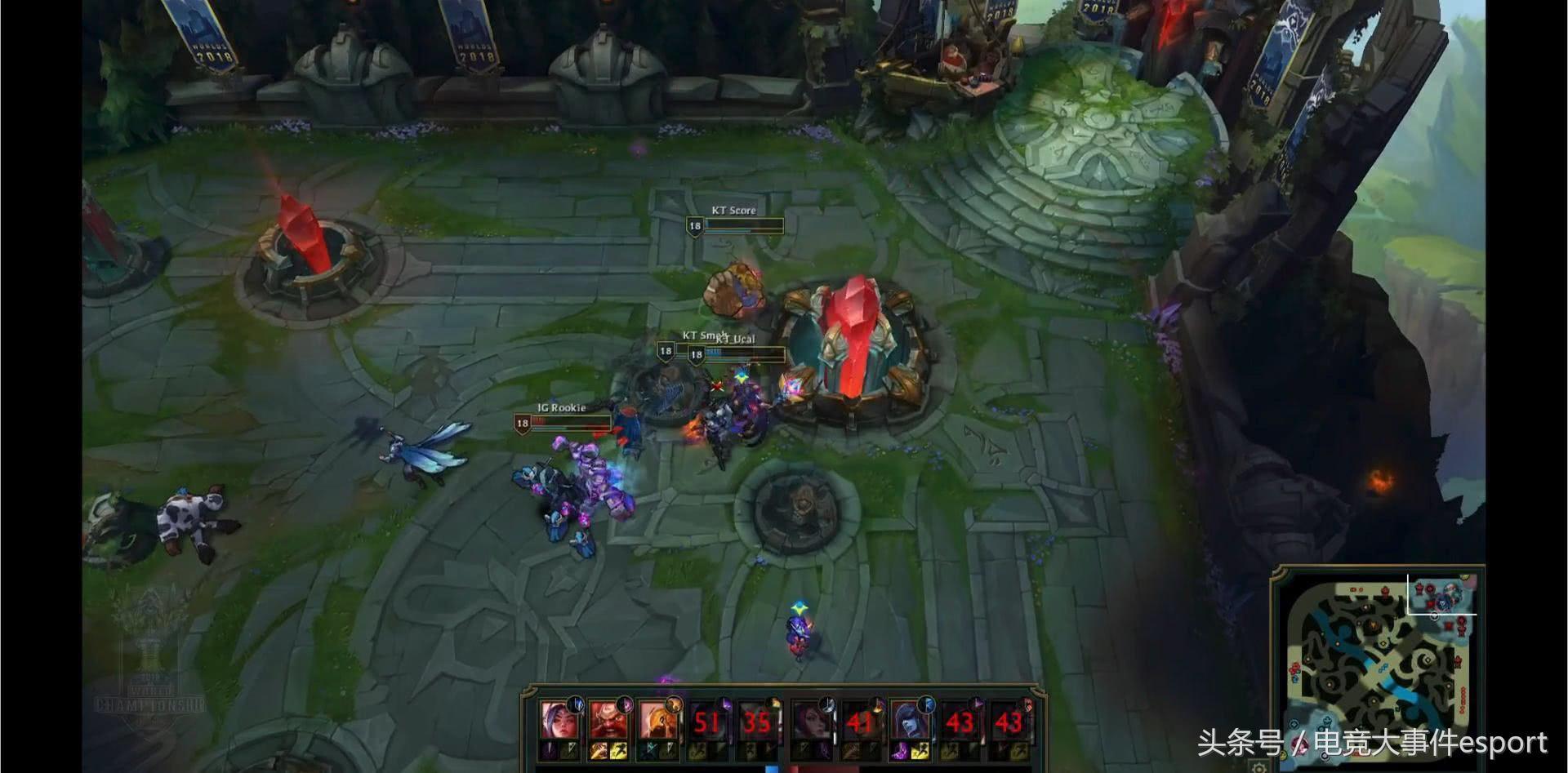Click Gragas's yellow Flash spell icon
This screenshot has width=1568, height=773.
click(618, 751)
